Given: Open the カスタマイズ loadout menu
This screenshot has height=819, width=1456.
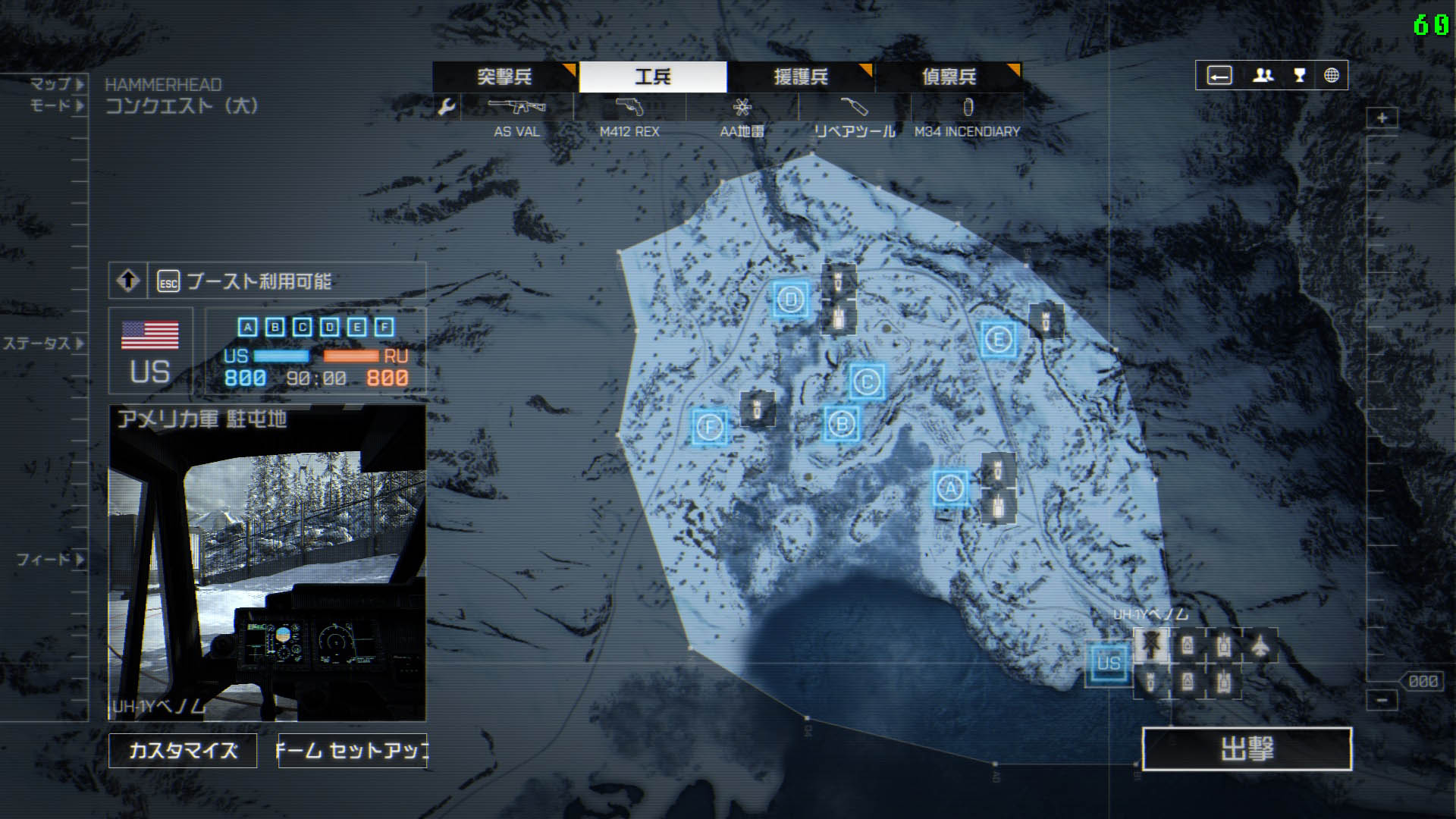Looking at the screenshot, I should coord(183,751).
